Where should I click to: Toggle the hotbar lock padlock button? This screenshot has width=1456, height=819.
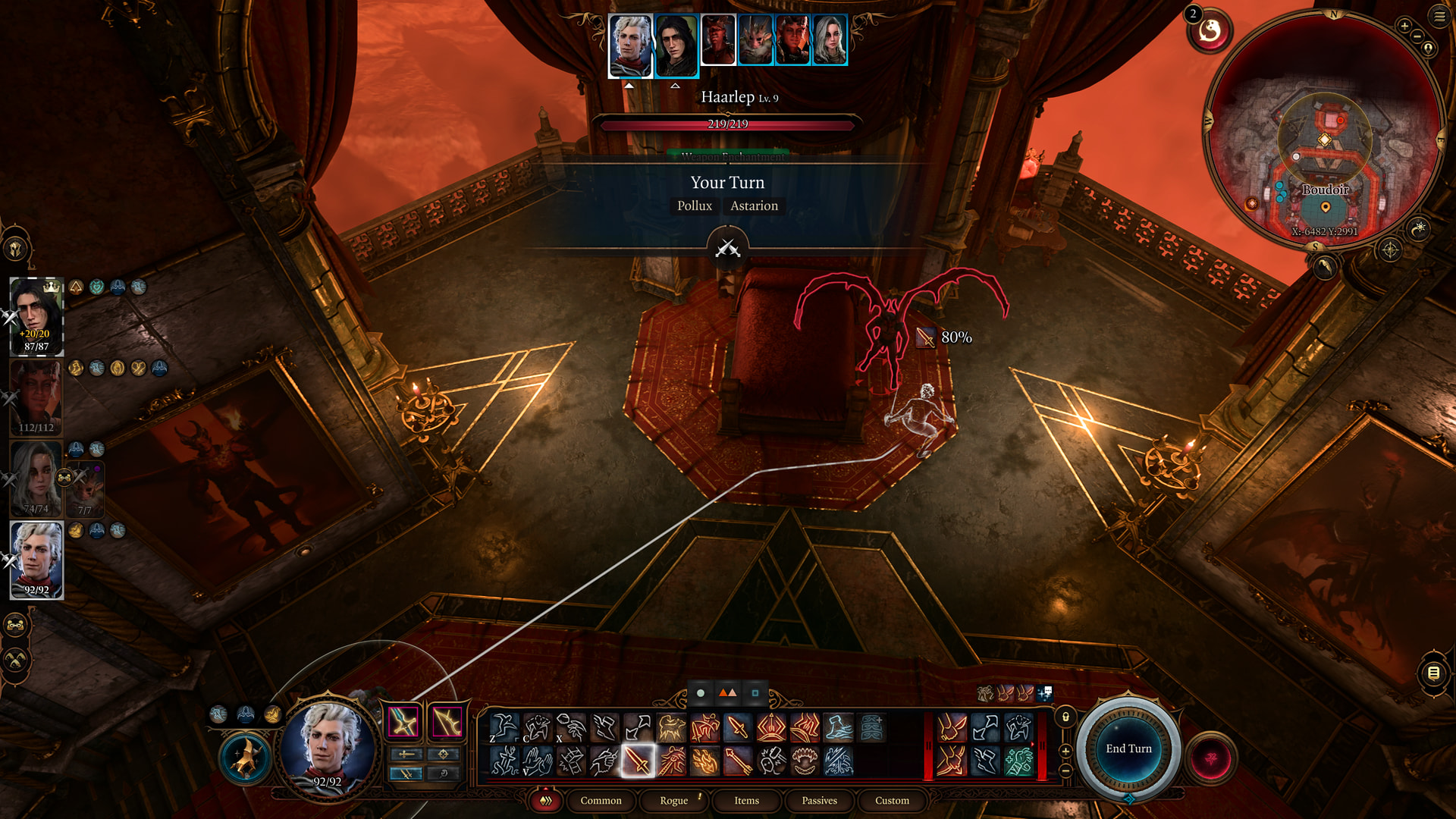[1065, 717]
